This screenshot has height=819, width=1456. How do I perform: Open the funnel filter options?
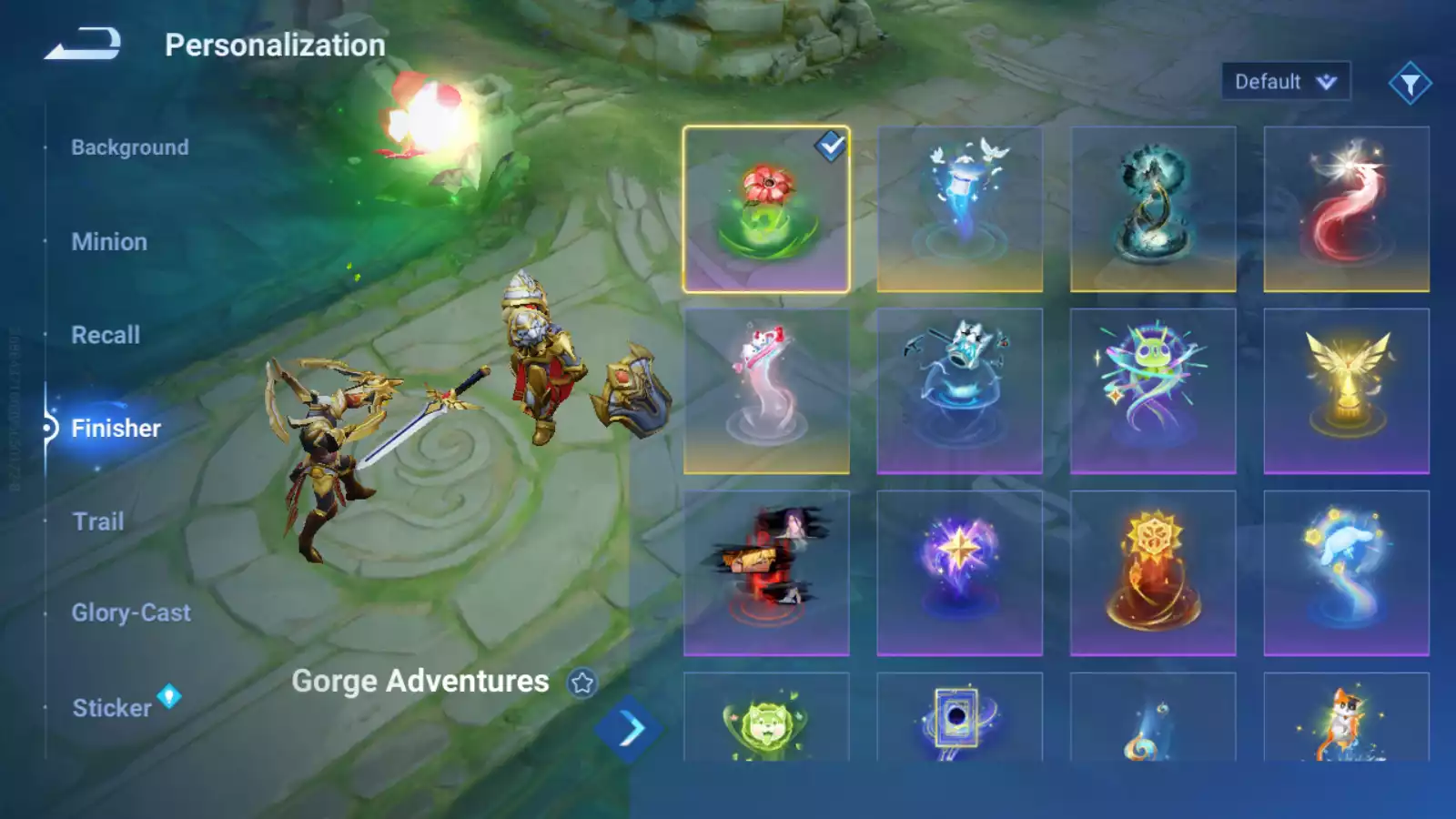[x=1410, y=84]
